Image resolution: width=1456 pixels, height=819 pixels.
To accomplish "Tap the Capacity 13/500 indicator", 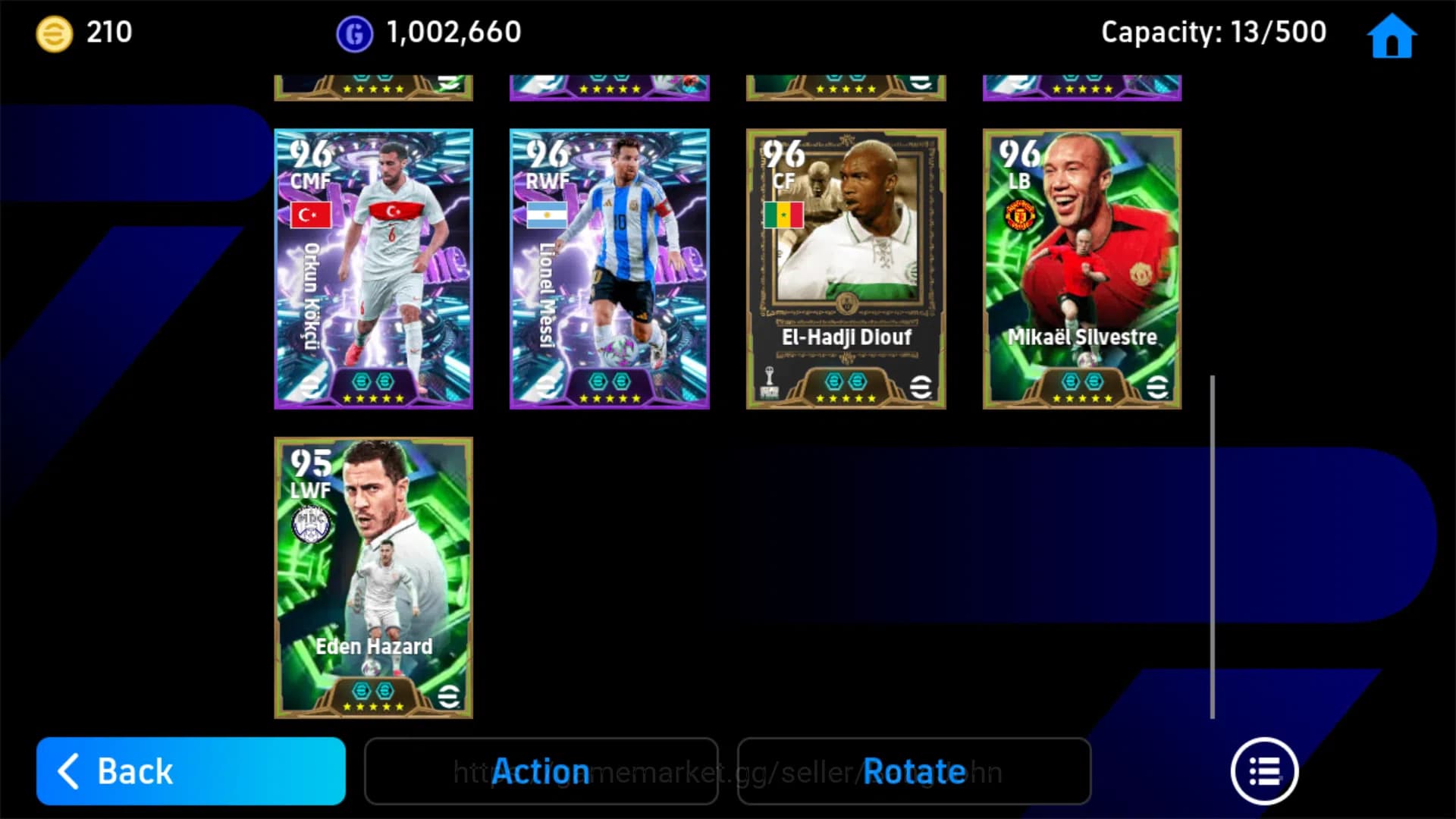I will click(1213, 32).
